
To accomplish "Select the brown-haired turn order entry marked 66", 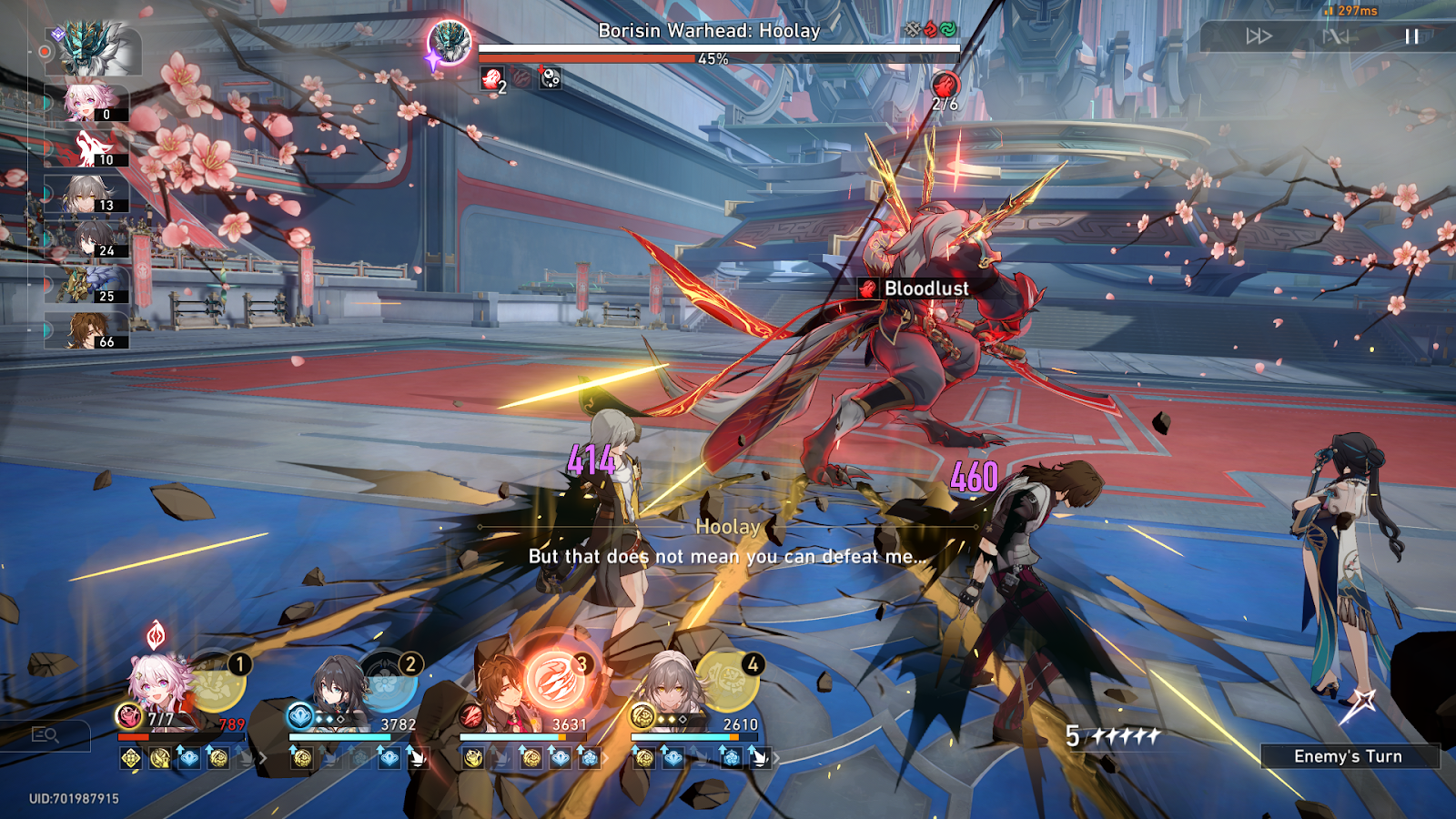I will pyautogui.click(x=91, y=331).
